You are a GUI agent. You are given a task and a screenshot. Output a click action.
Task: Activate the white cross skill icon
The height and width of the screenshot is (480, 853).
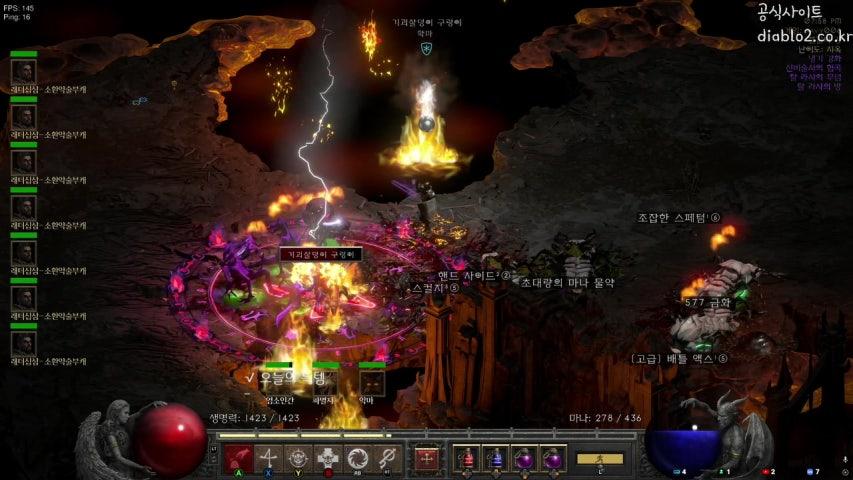(x=328, y=459)
